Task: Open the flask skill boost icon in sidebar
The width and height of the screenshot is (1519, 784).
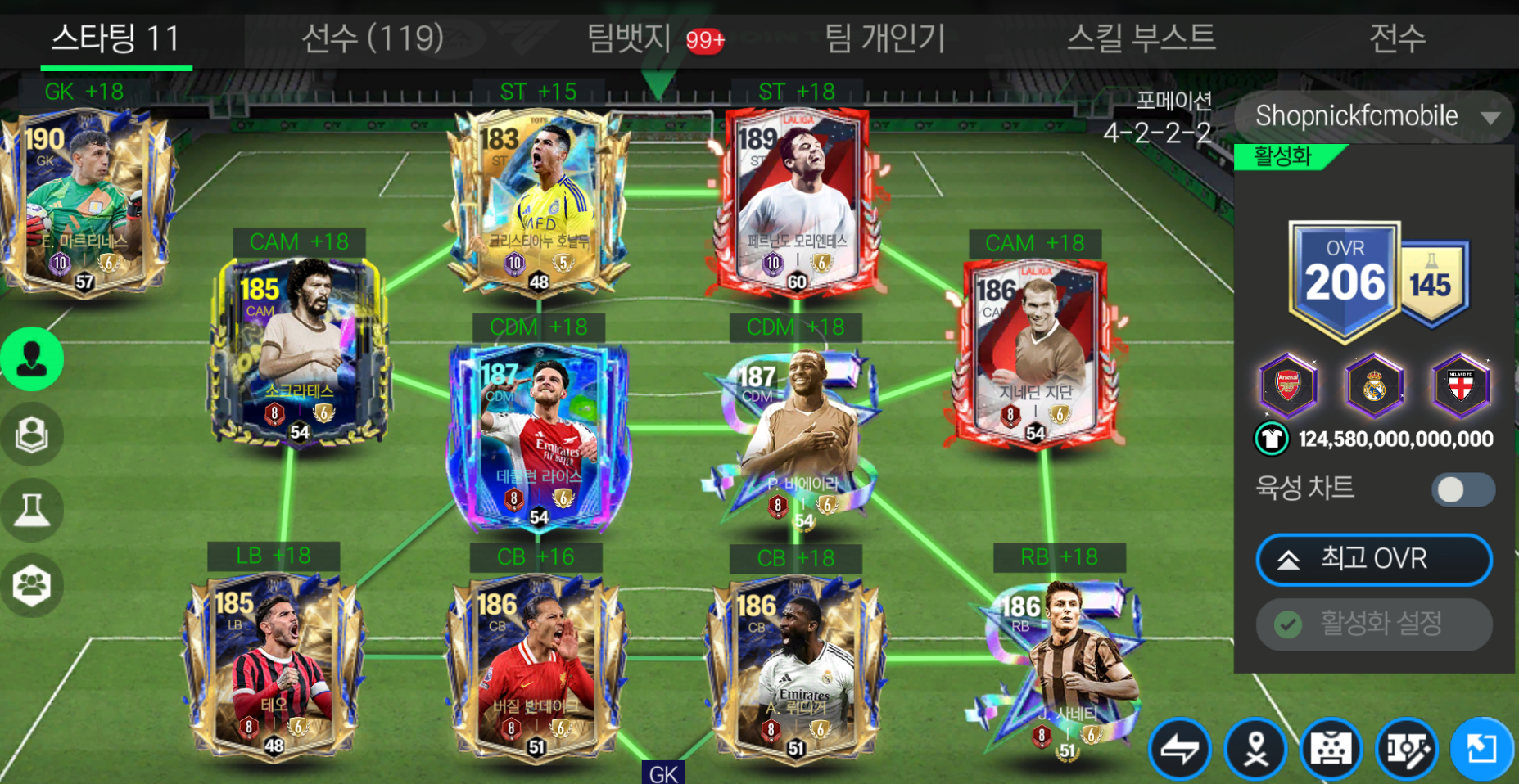Action: [32, 508]
